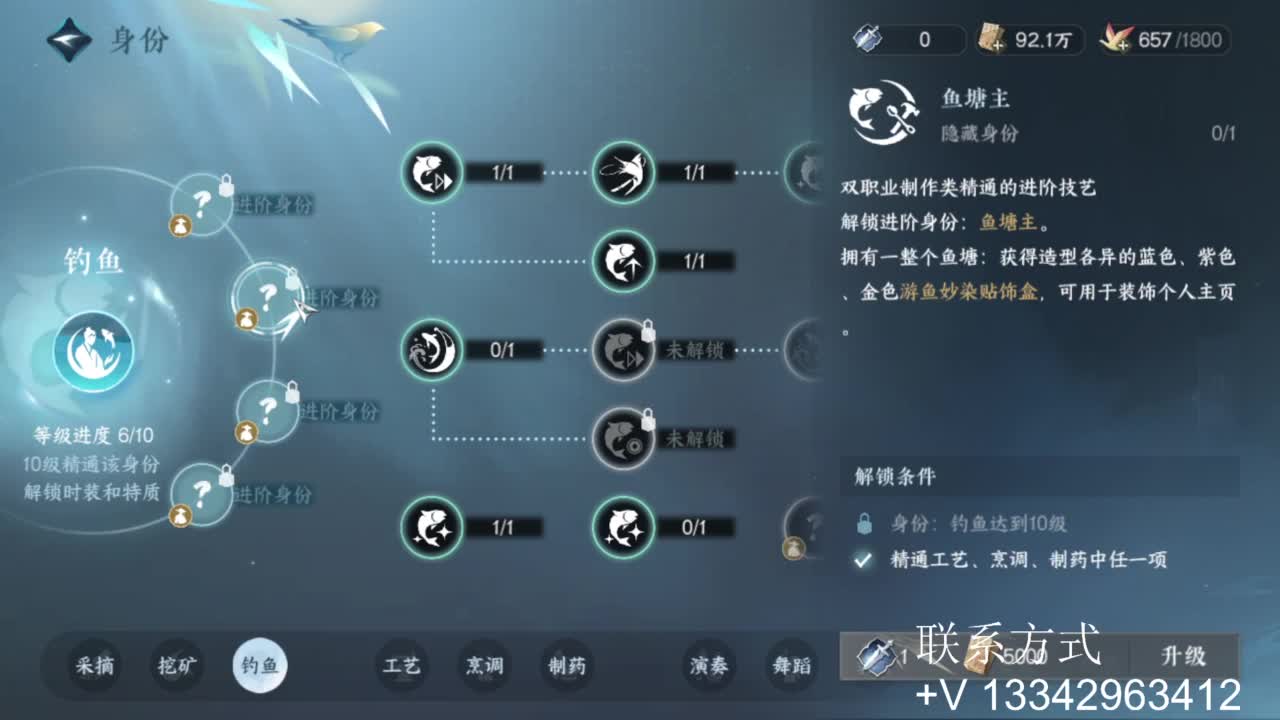Switch to the 烹调 tab

tap(483, 667)
